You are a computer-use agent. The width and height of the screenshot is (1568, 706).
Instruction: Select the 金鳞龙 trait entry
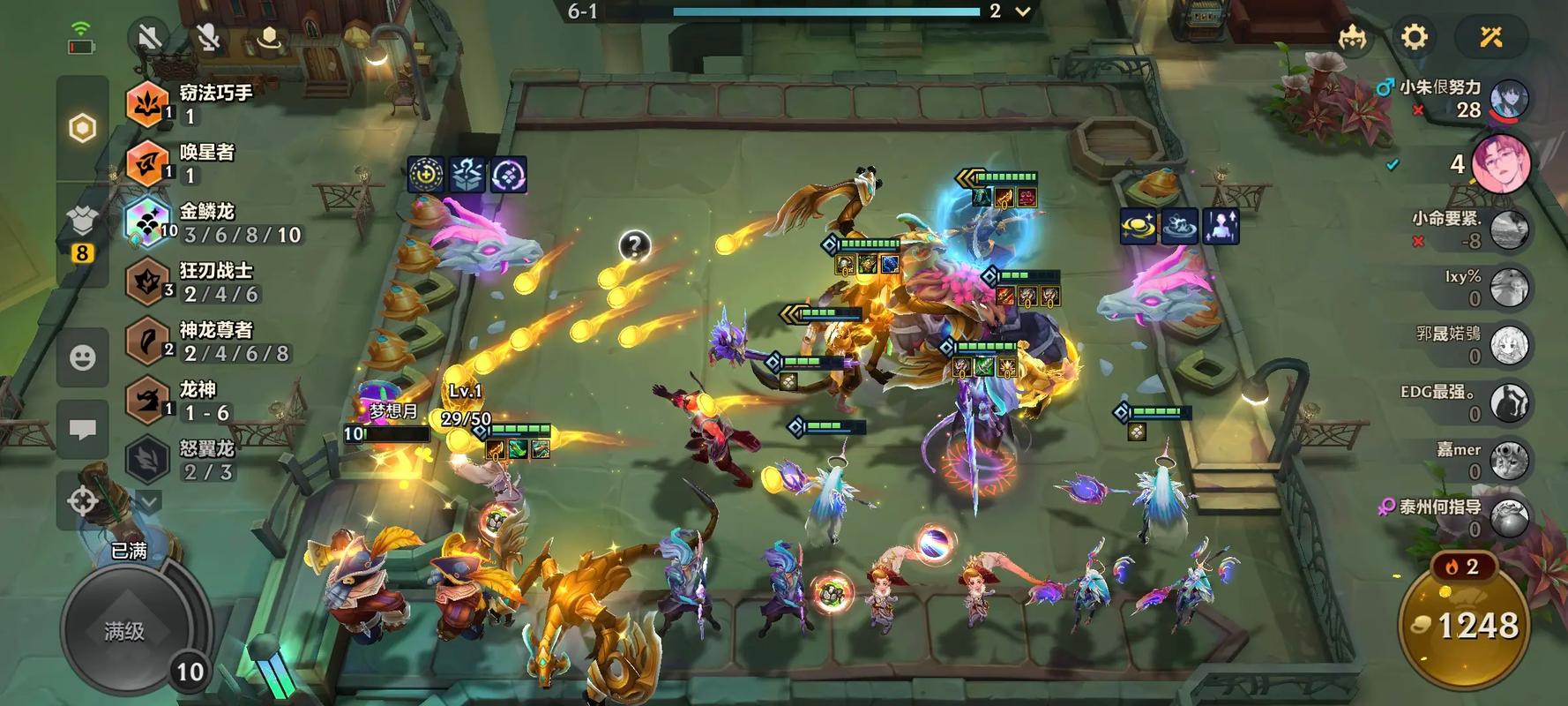point(216,223)
